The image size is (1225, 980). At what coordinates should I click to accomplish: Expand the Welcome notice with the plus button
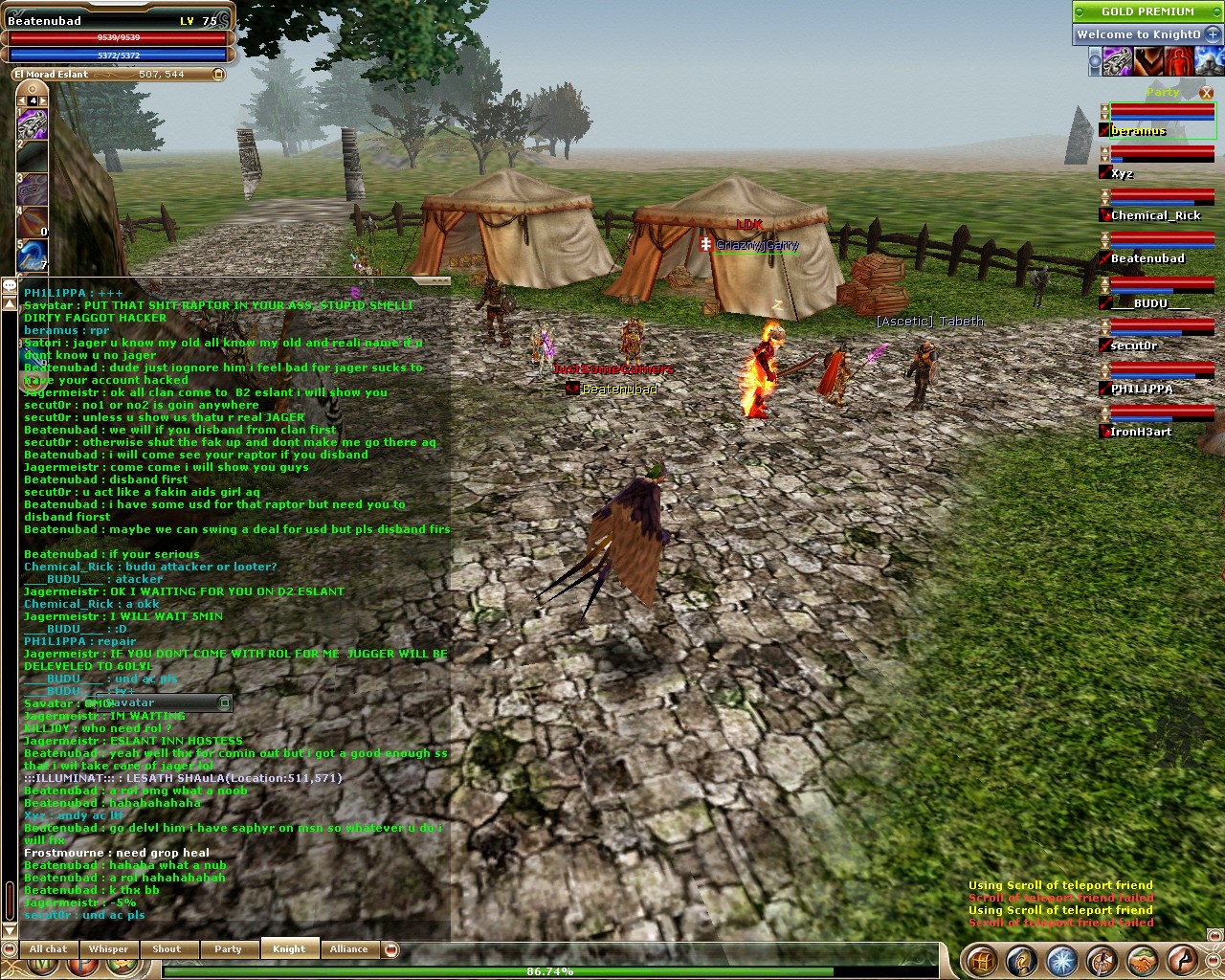pos(1213,33)
